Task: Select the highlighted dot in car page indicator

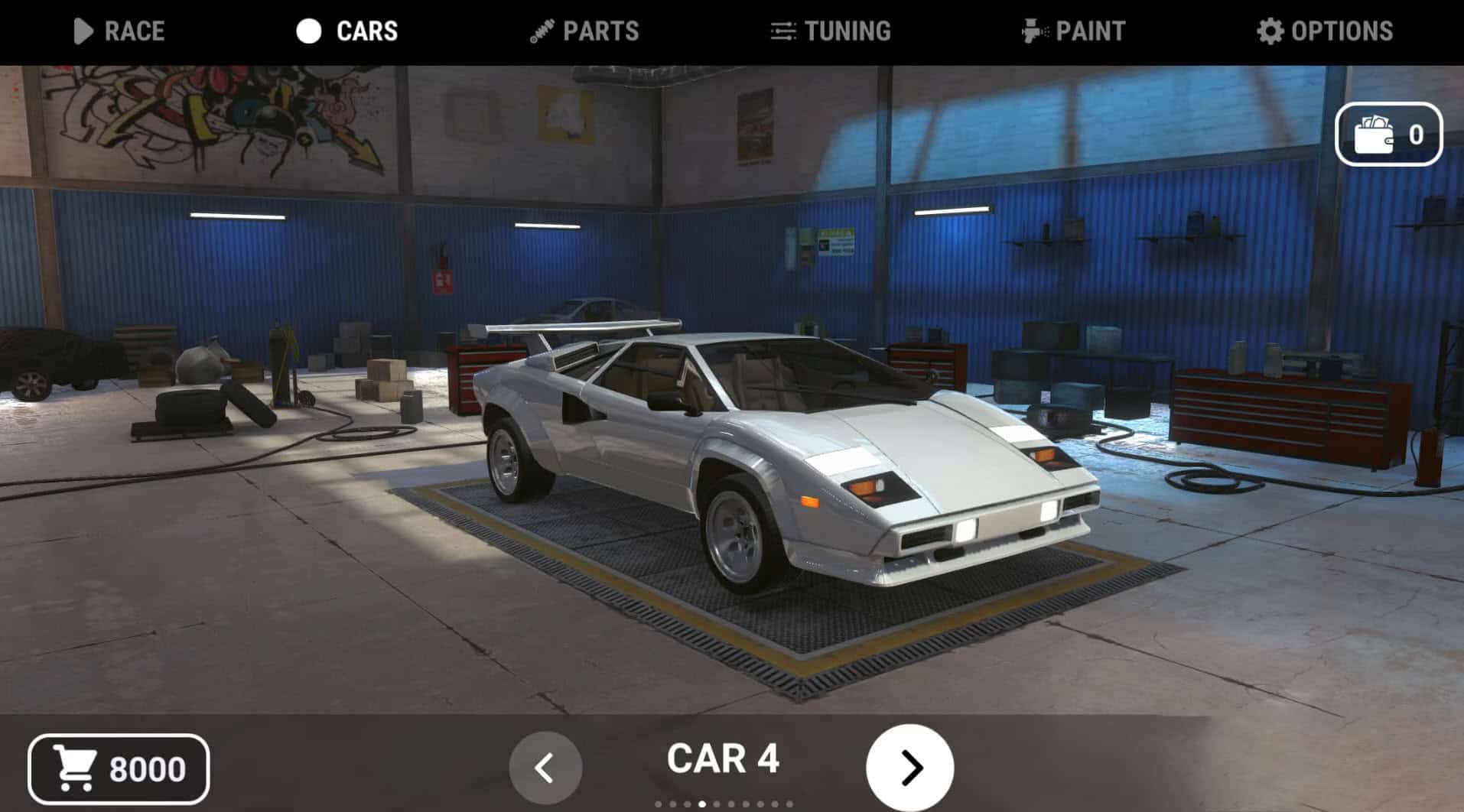Action: point(701,804)
